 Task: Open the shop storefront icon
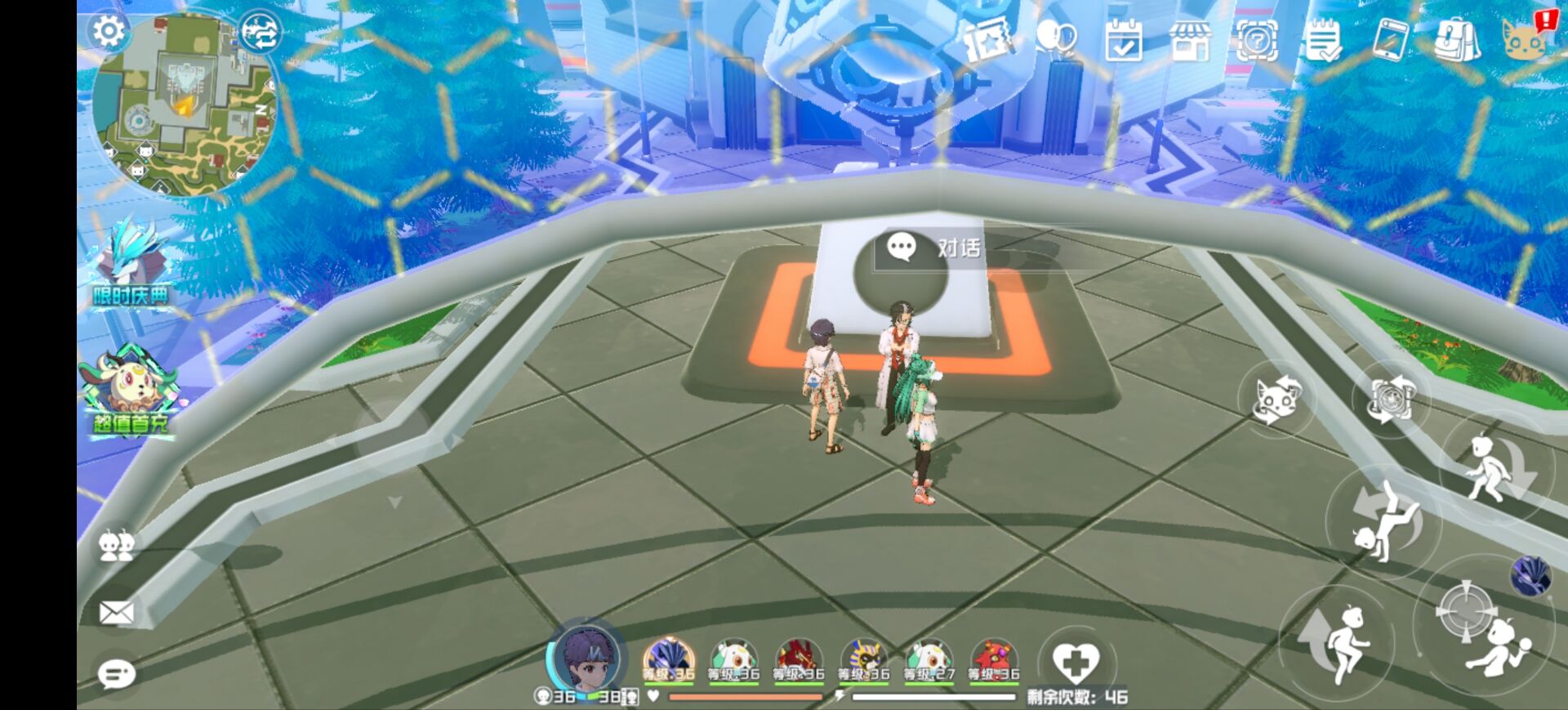coord(1190,40)
